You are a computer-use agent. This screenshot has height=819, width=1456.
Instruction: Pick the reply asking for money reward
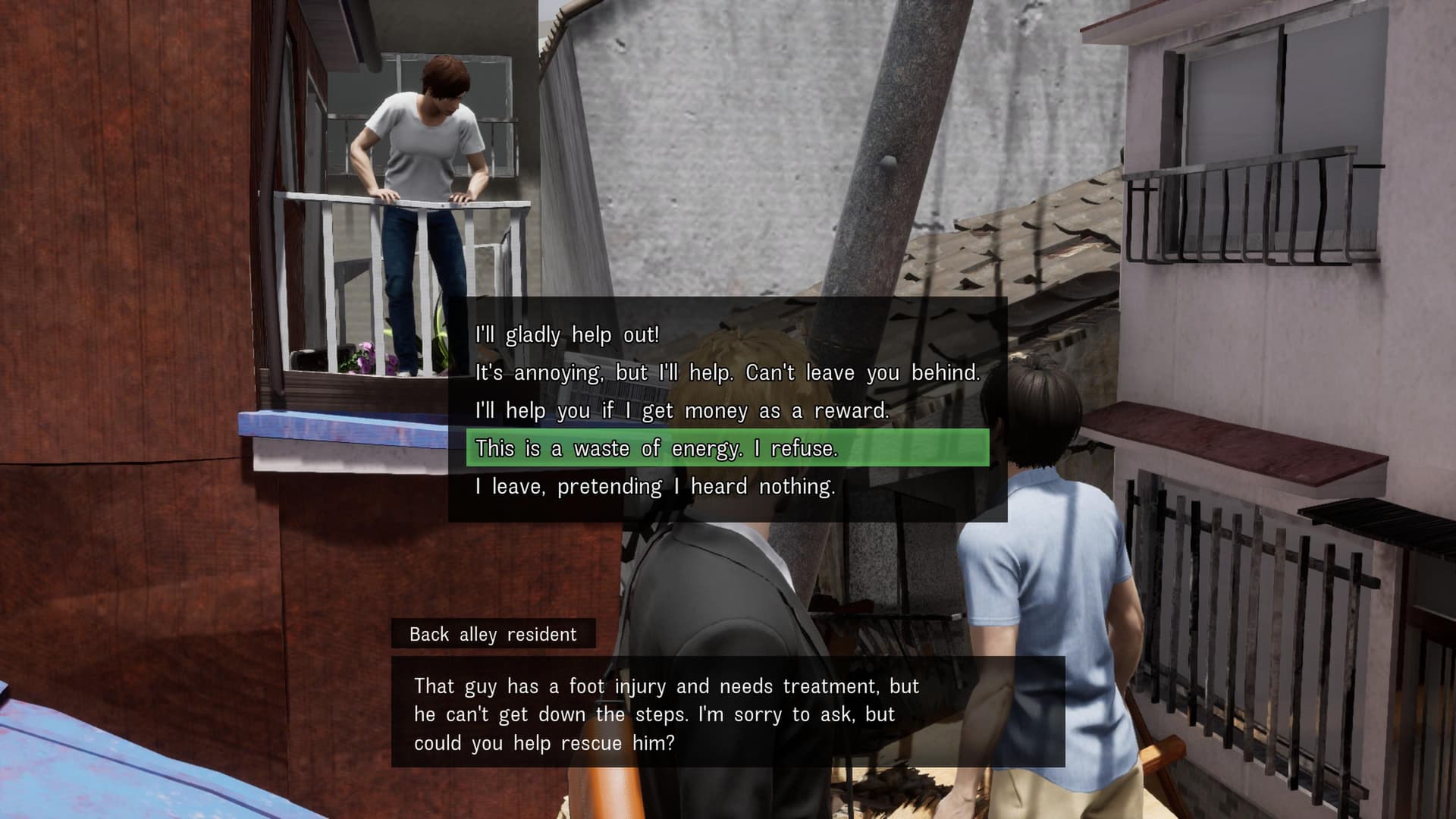[681, 410]
